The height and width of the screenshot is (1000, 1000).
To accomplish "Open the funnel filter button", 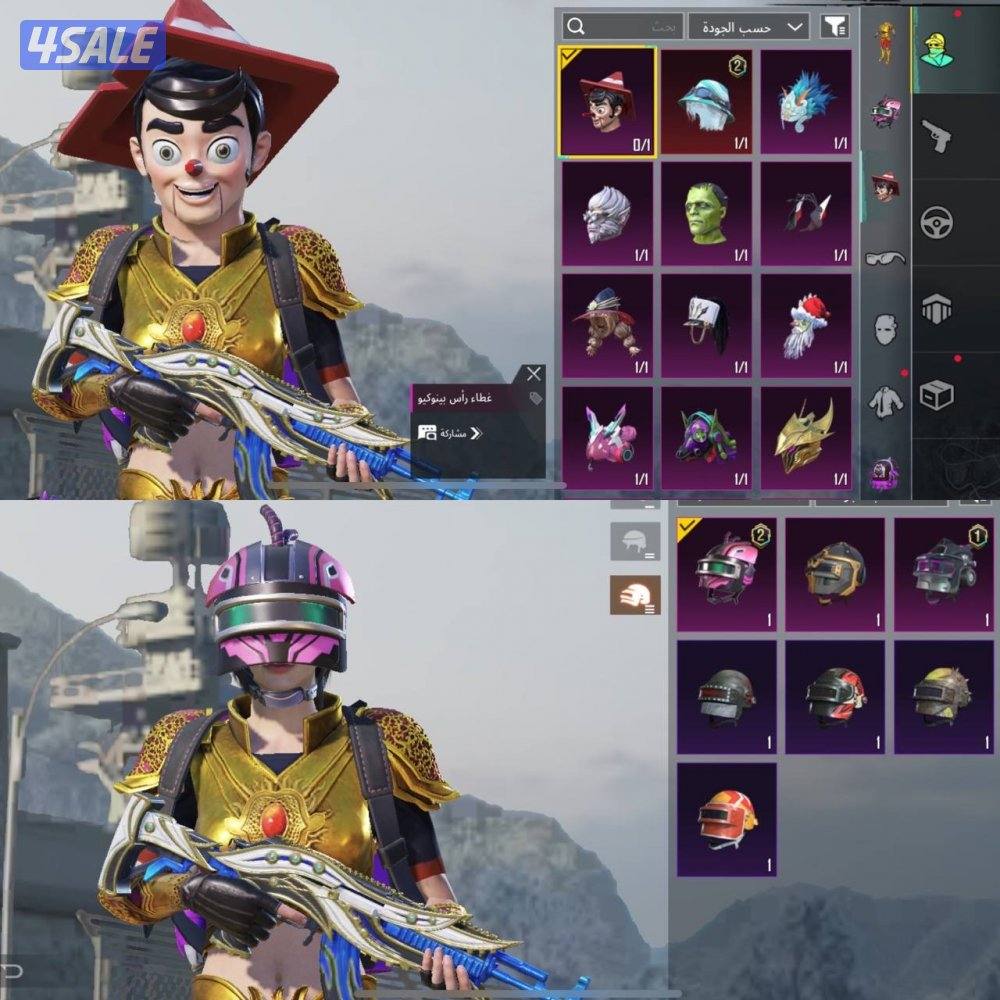I will point(831,26).
